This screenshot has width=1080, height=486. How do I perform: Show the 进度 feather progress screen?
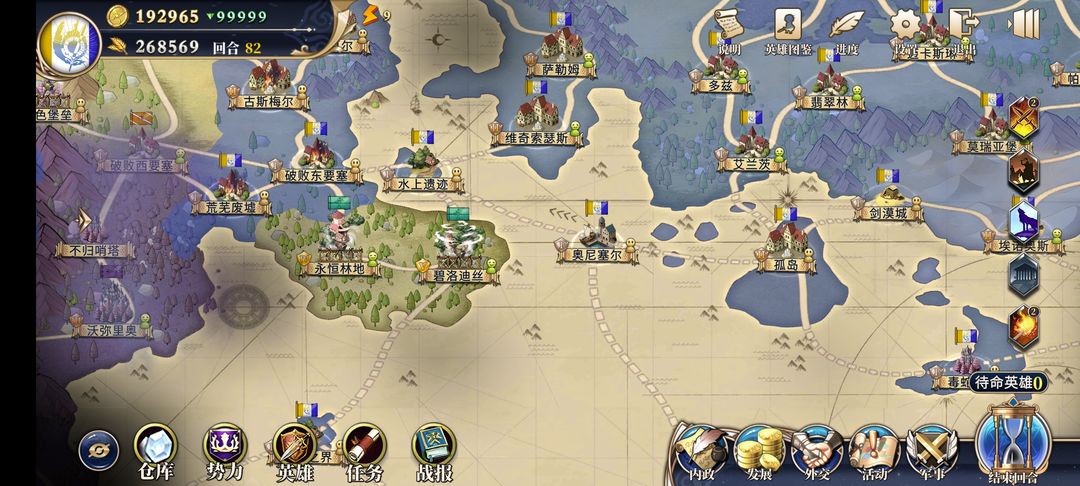(846, 26)
